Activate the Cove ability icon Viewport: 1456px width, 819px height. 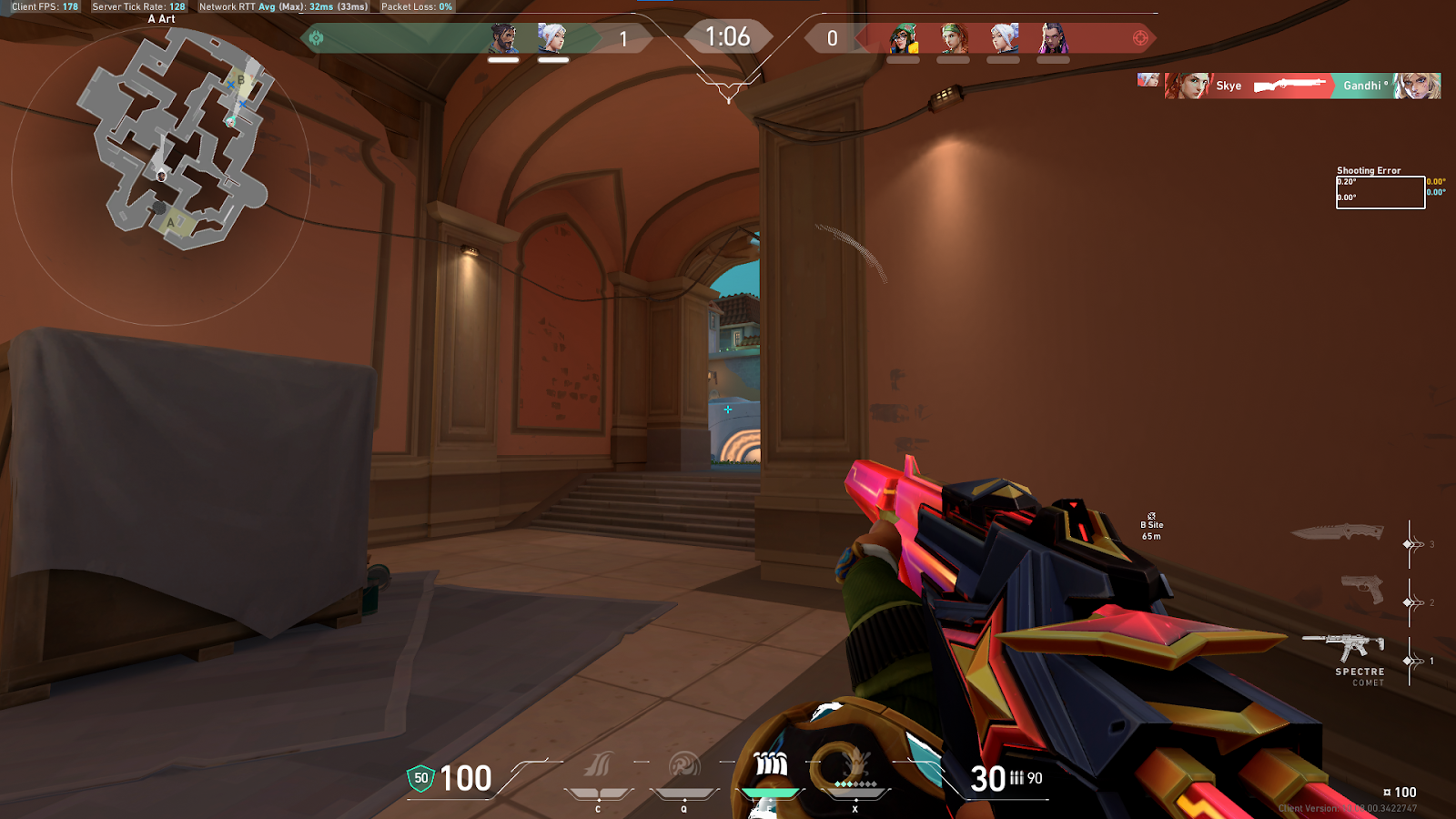683,765
